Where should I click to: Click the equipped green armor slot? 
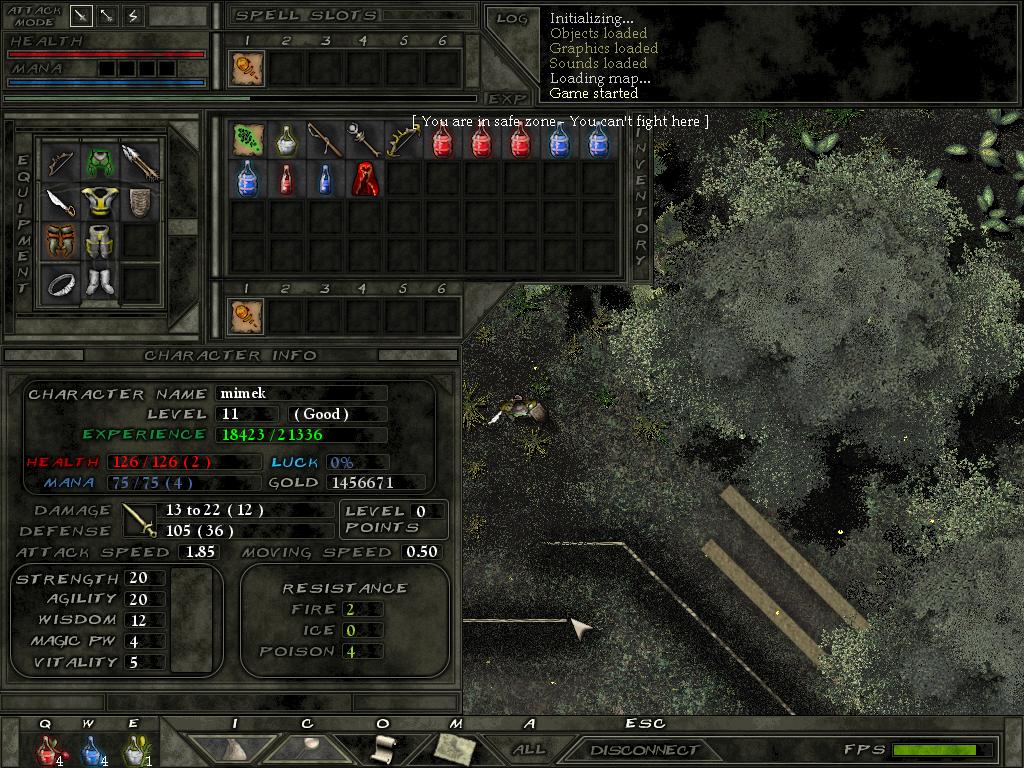(99, 161)
